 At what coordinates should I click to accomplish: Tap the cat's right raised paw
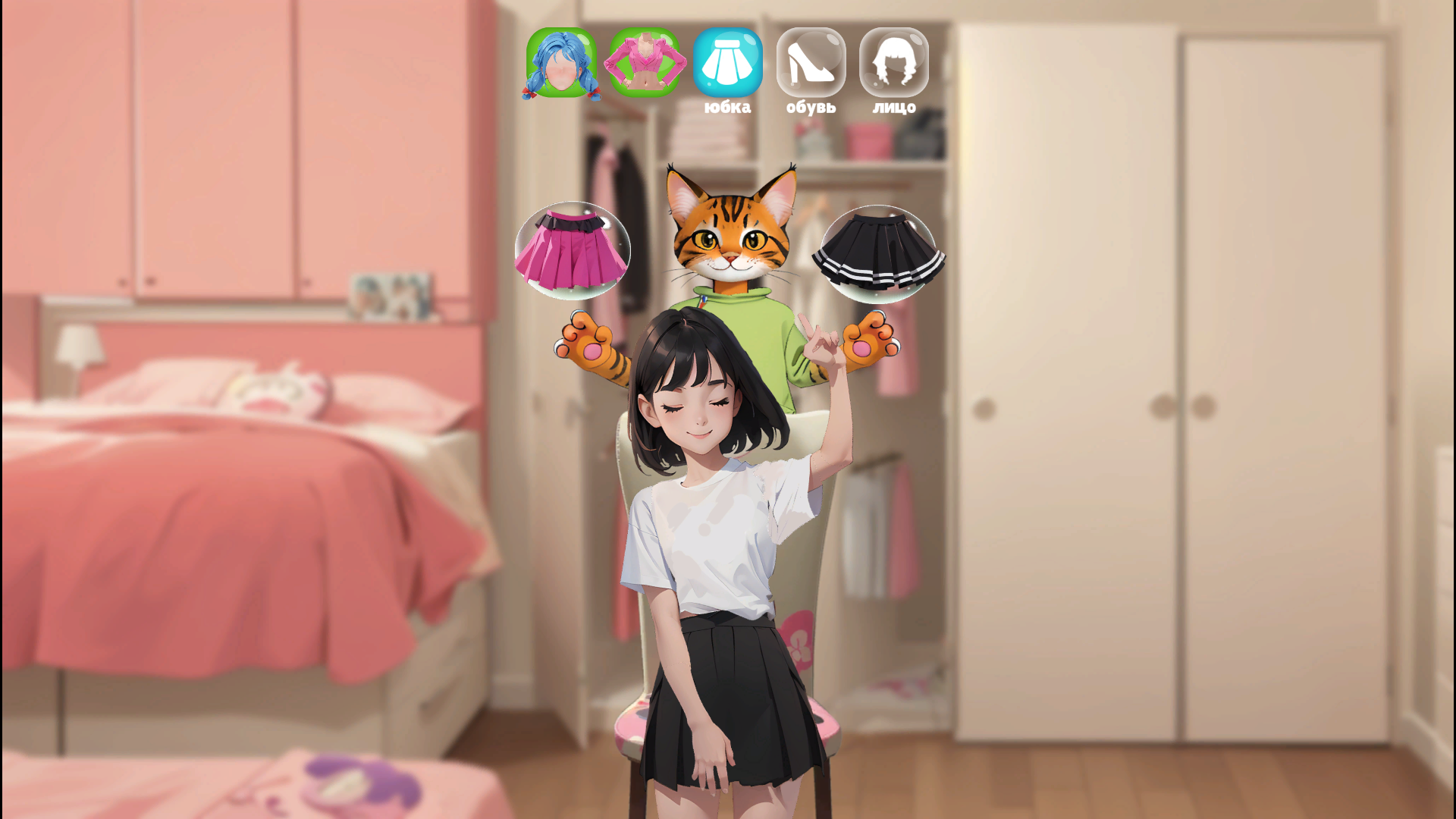pyautogui.click(x=868, y=341)
